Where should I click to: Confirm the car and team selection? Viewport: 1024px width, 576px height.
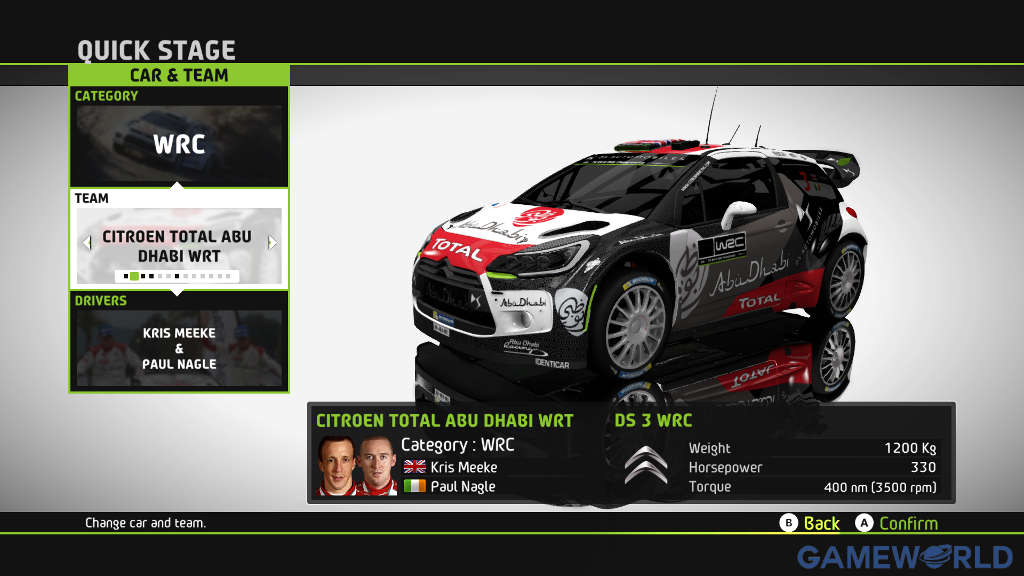tap(897, 523)
